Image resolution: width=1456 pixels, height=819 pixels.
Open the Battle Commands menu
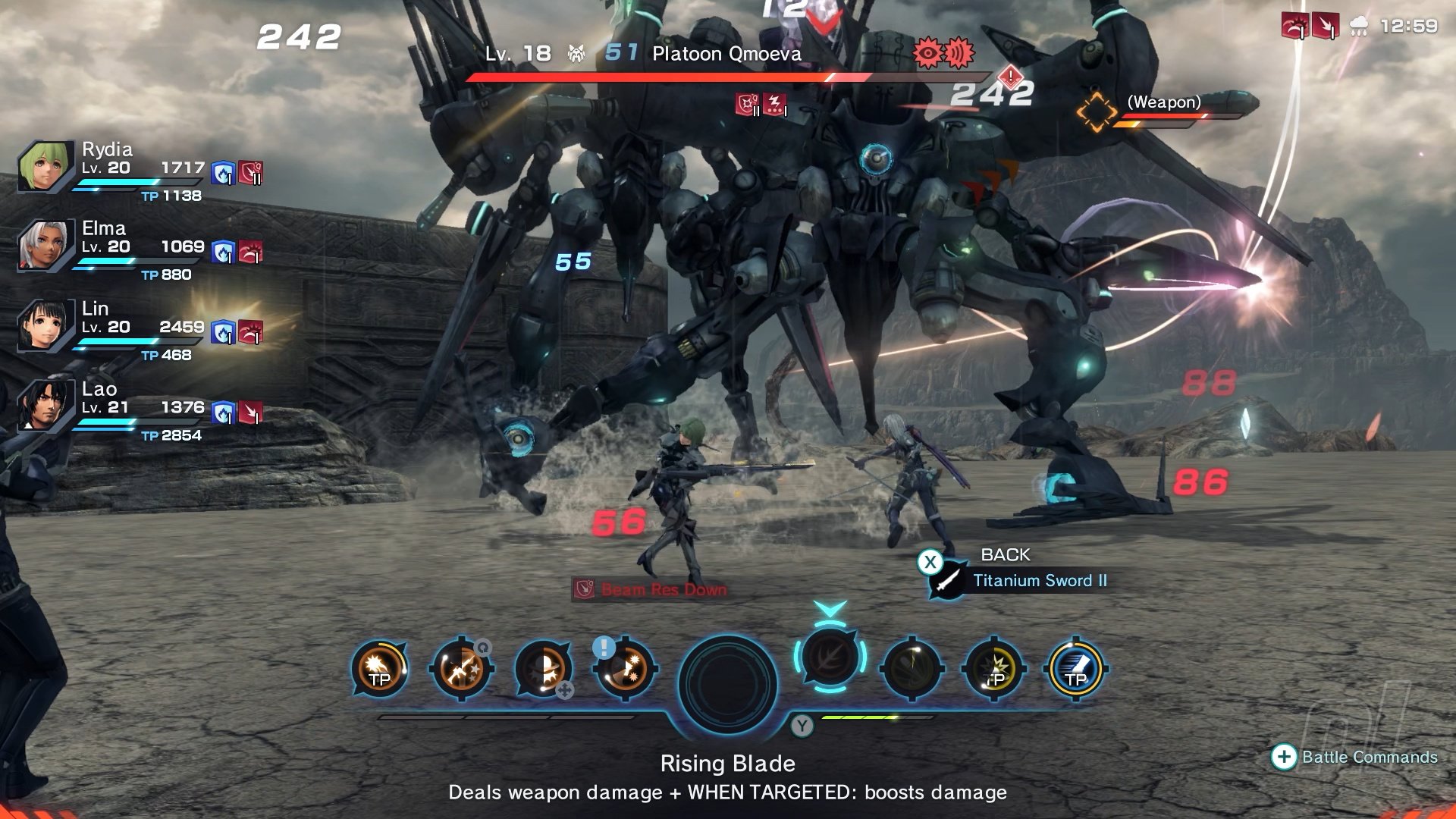pyautogui.click(x=1355, y=757)
